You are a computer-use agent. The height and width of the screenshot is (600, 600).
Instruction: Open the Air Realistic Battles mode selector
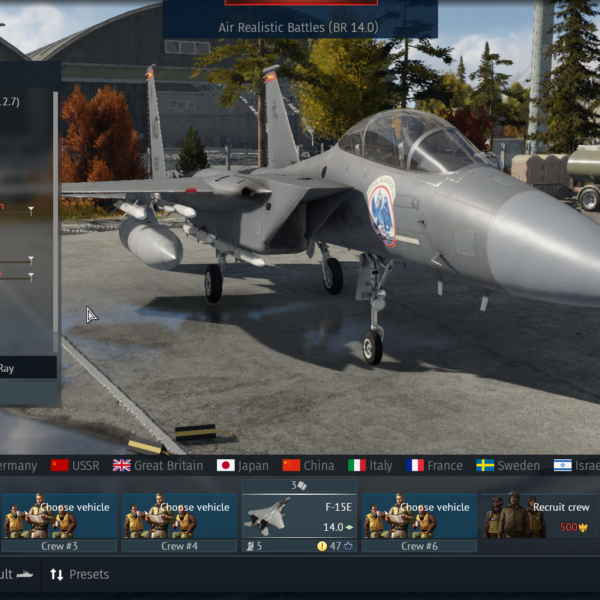299,27
